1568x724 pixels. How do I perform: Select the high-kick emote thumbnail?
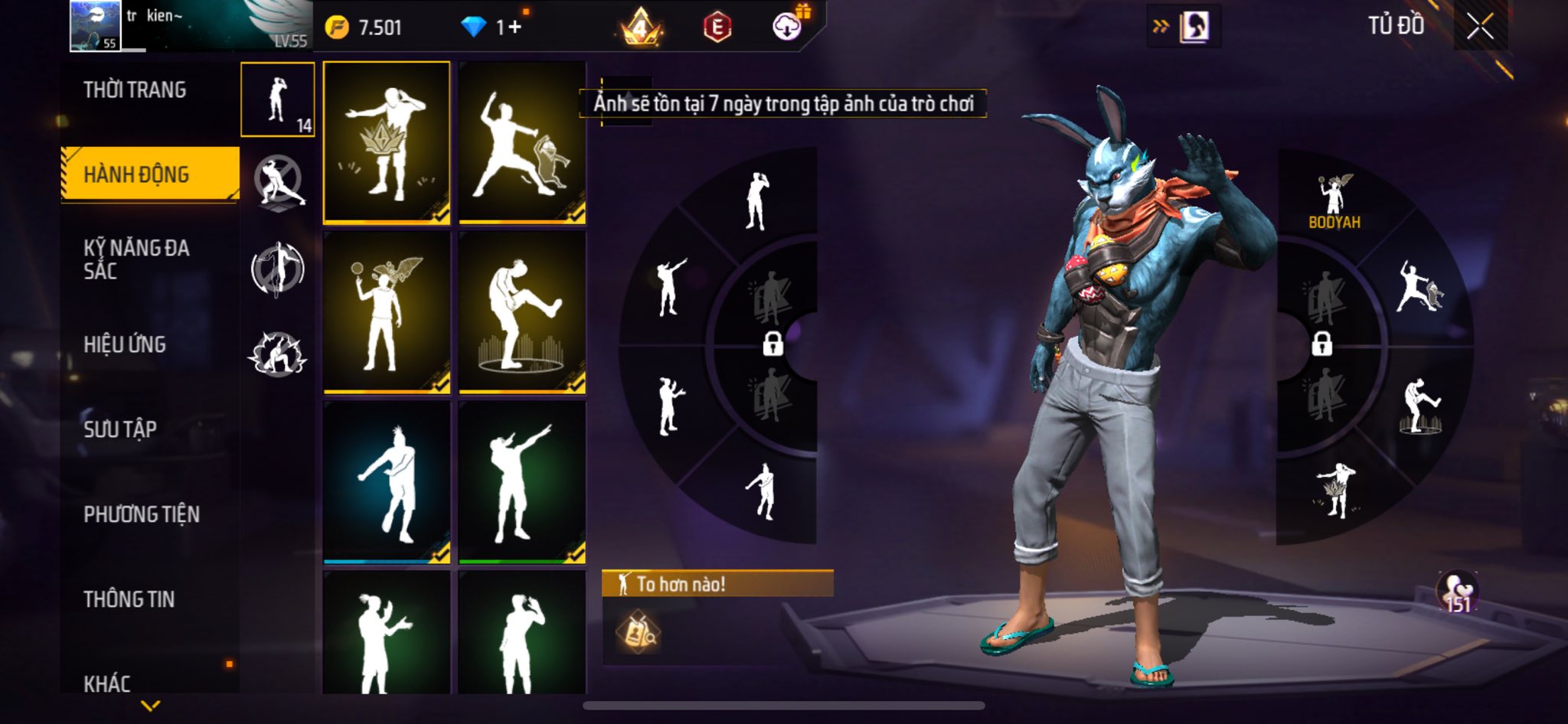(522, 313)
